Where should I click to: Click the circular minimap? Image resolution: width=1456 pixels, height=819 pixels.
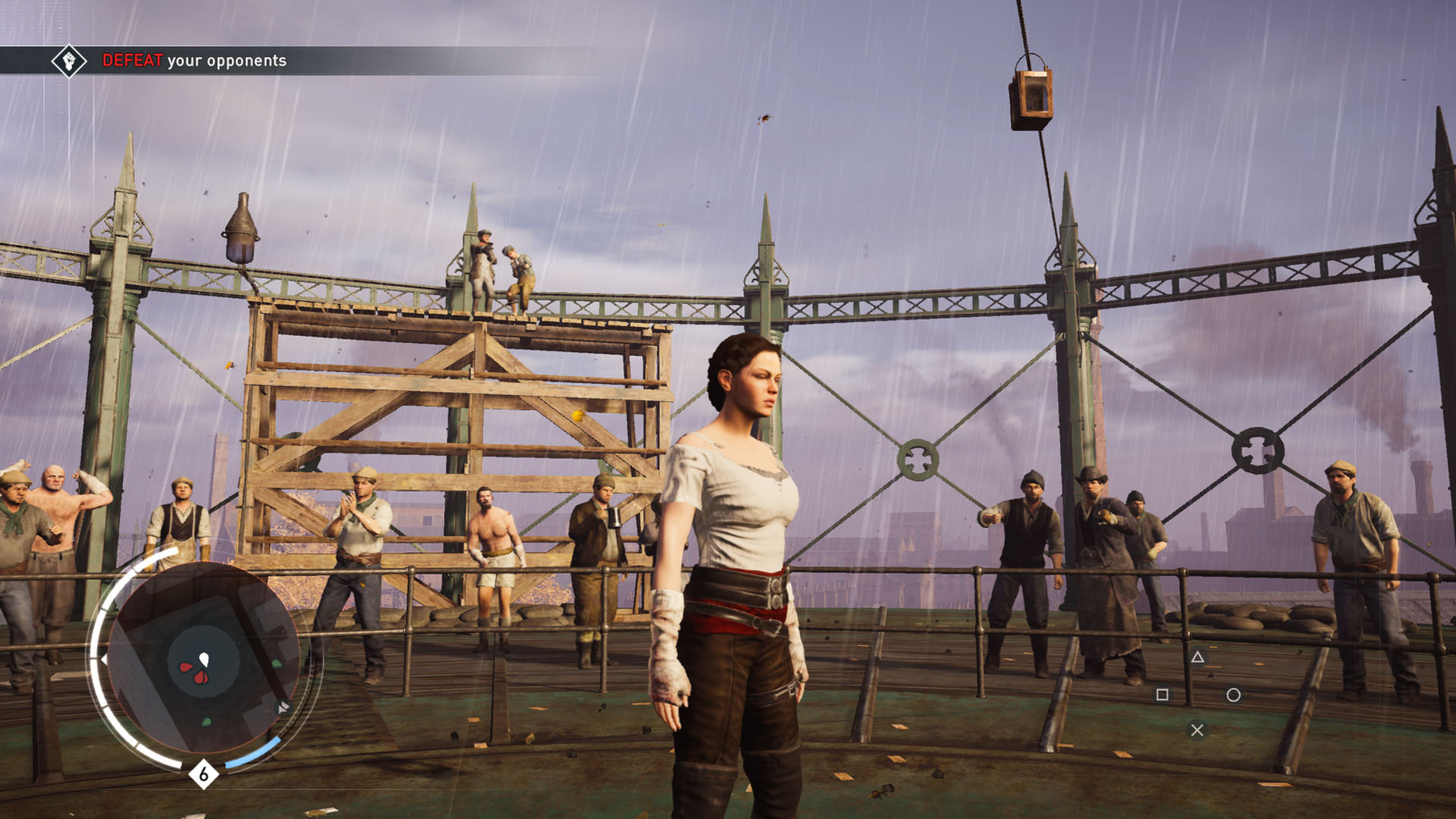click(203, 660)
